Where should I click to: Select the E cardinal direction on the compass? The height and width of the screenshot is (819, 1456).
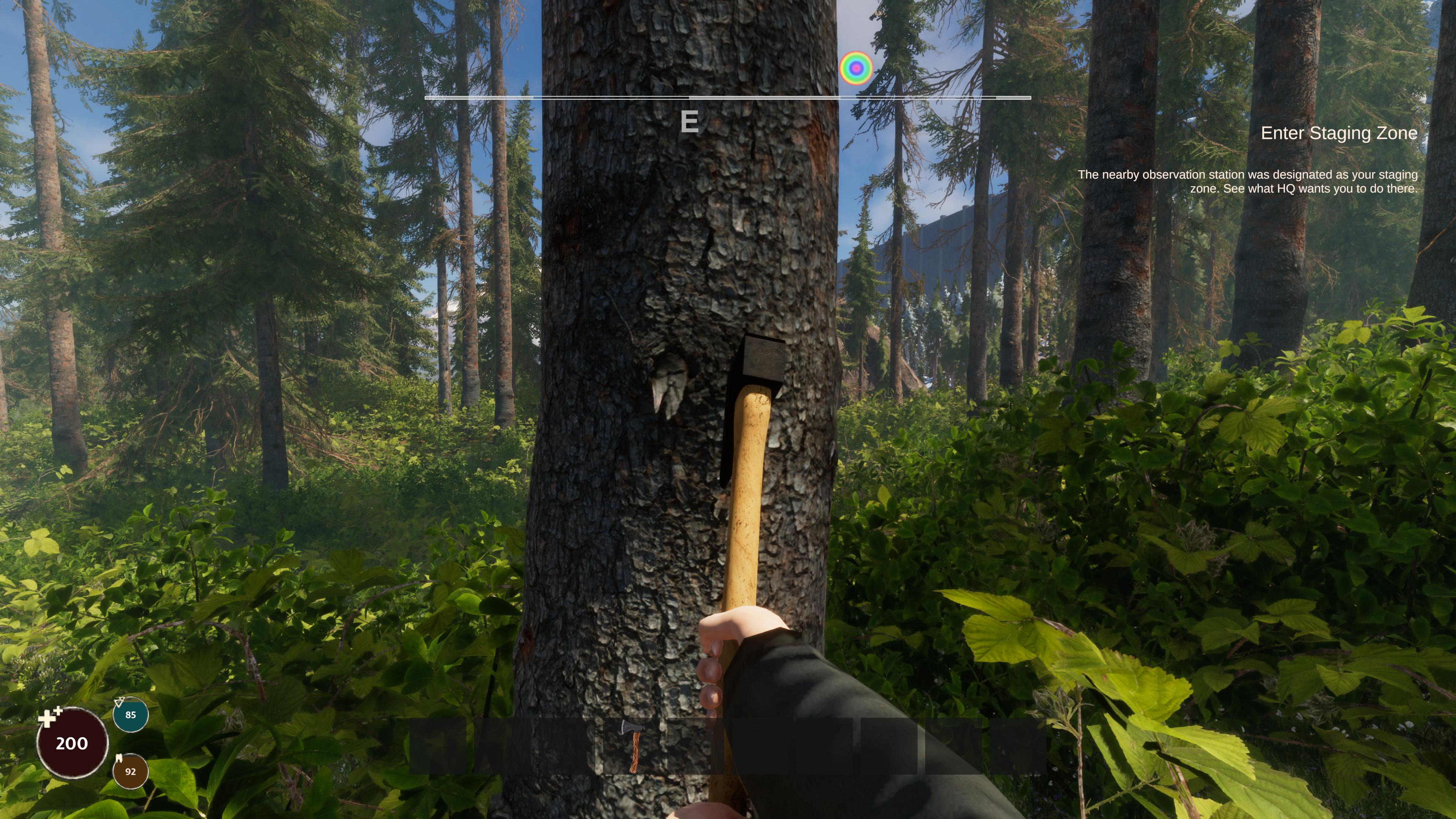691,122
